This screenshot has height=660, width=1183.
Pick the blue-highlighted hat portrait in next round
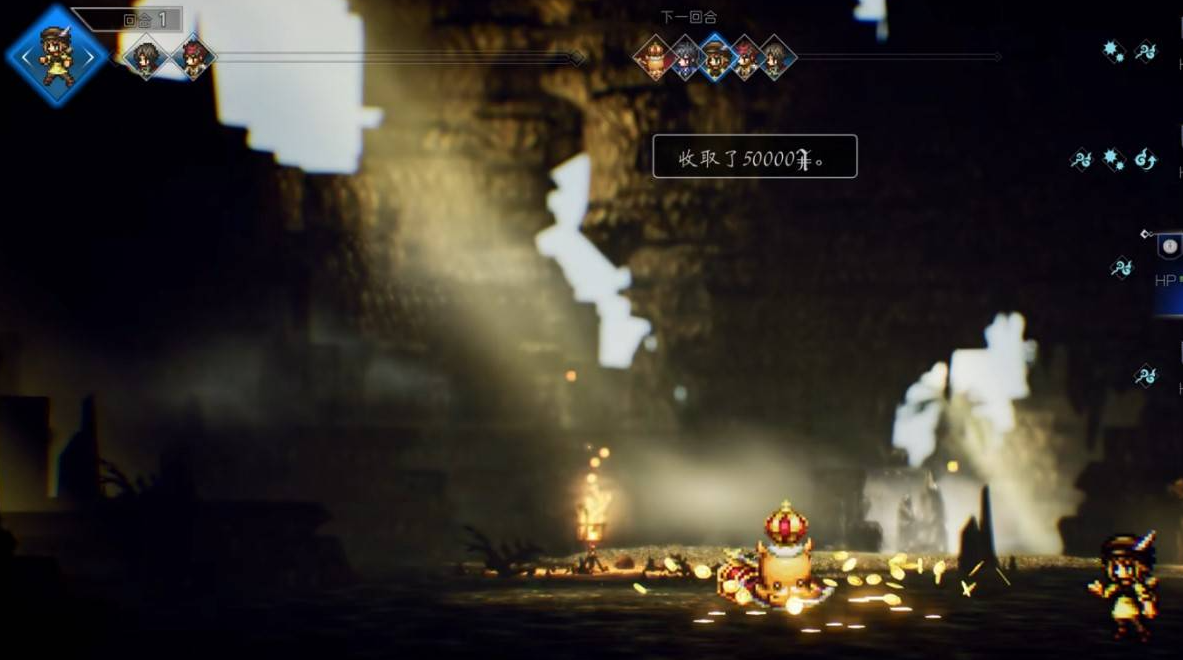tap(715, 57)
